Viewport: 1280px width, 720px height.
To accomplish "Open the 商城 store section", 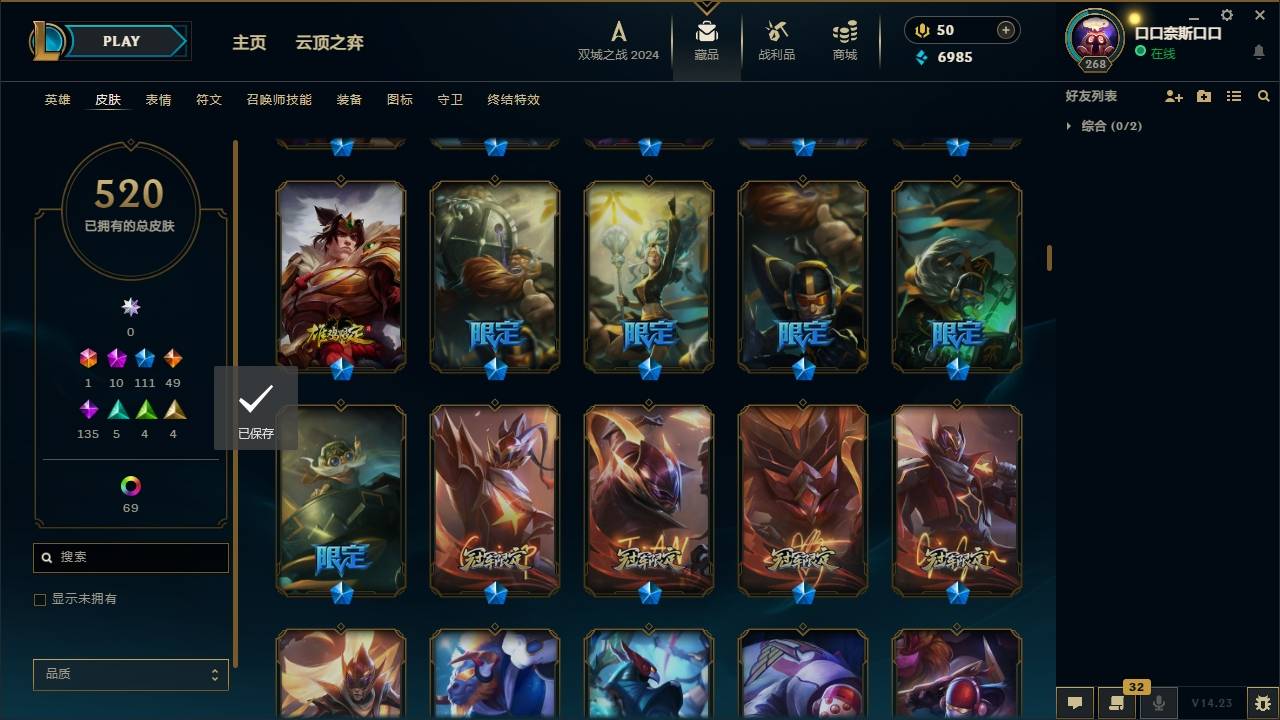I will pos(843,42).
